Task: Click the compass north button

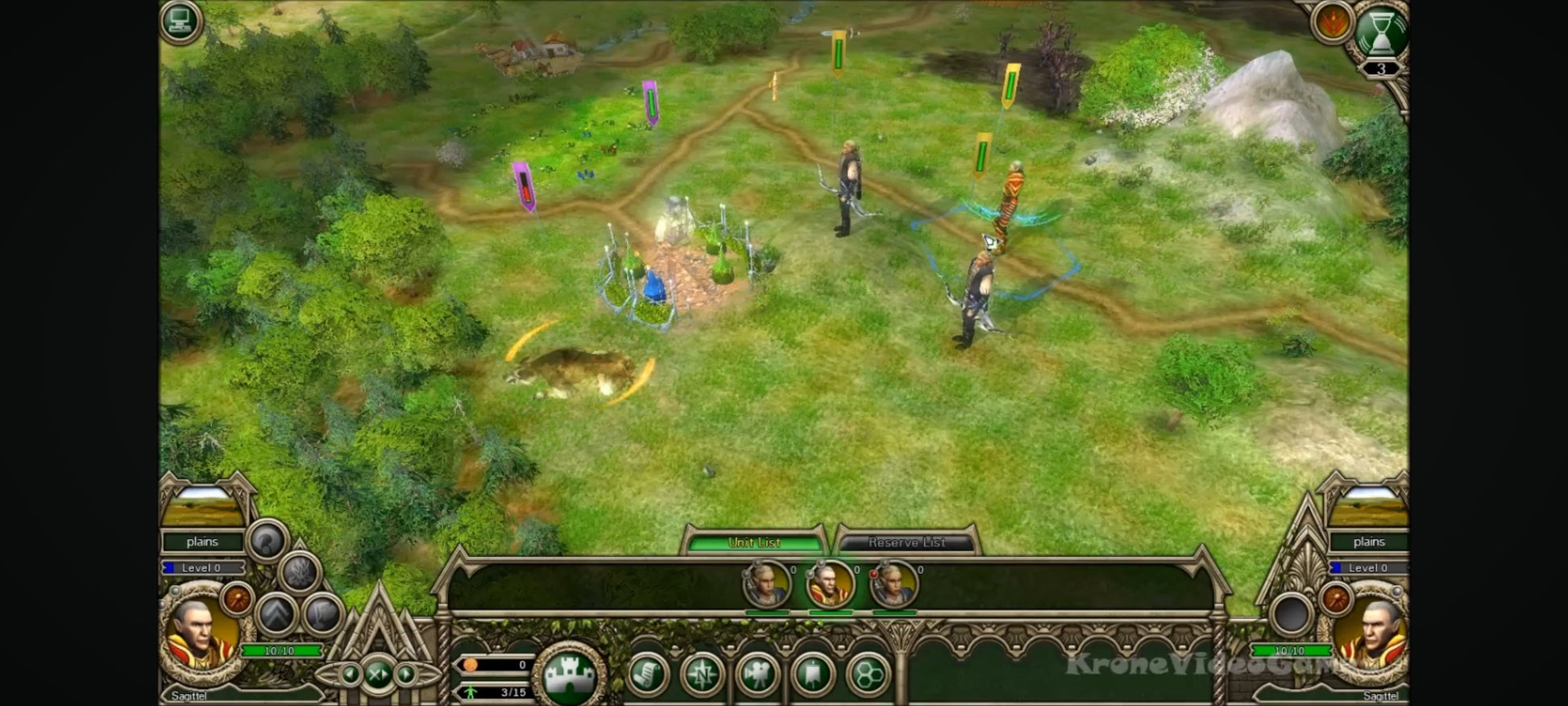Action: click(x=703, y=675)
